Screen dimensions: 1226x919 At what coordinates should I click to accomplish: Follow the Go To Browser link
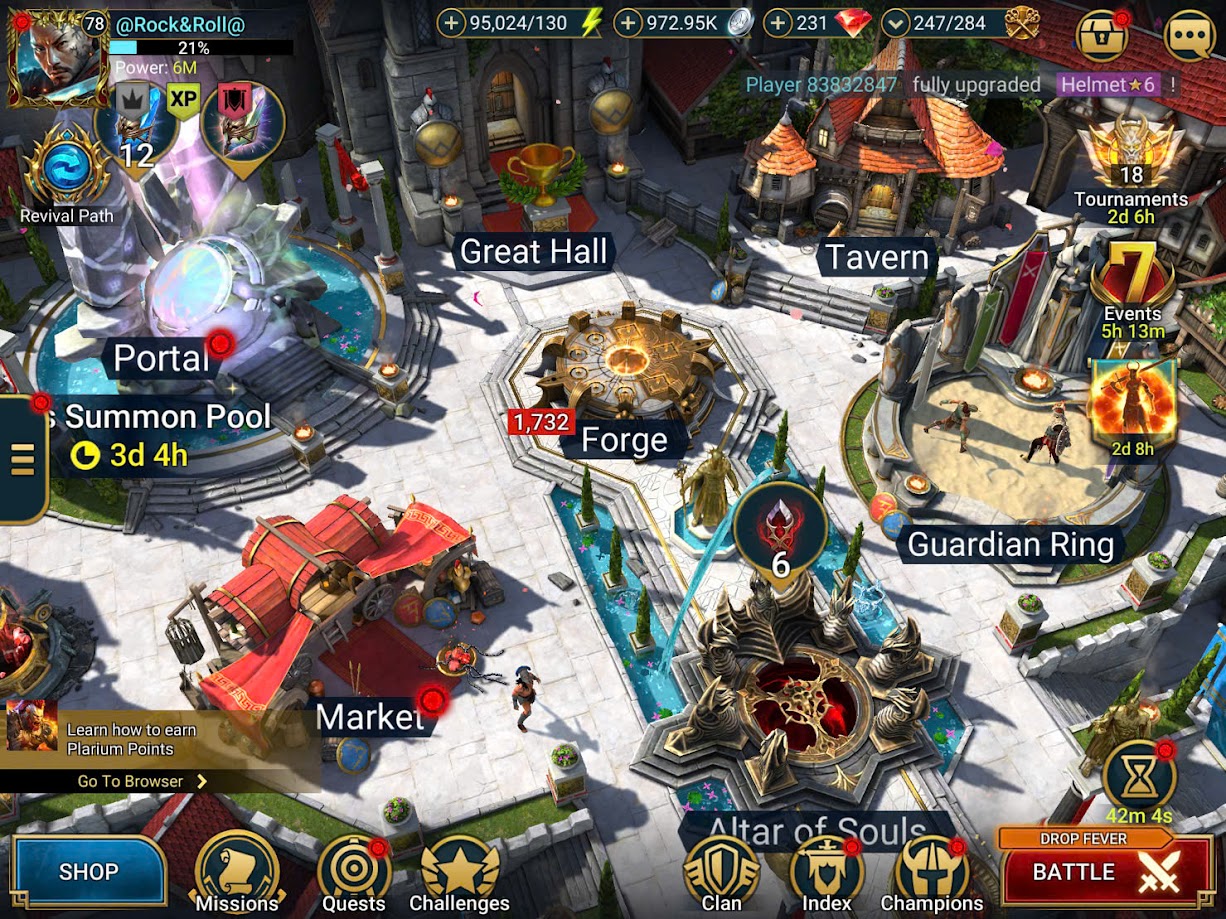point(140,781)
